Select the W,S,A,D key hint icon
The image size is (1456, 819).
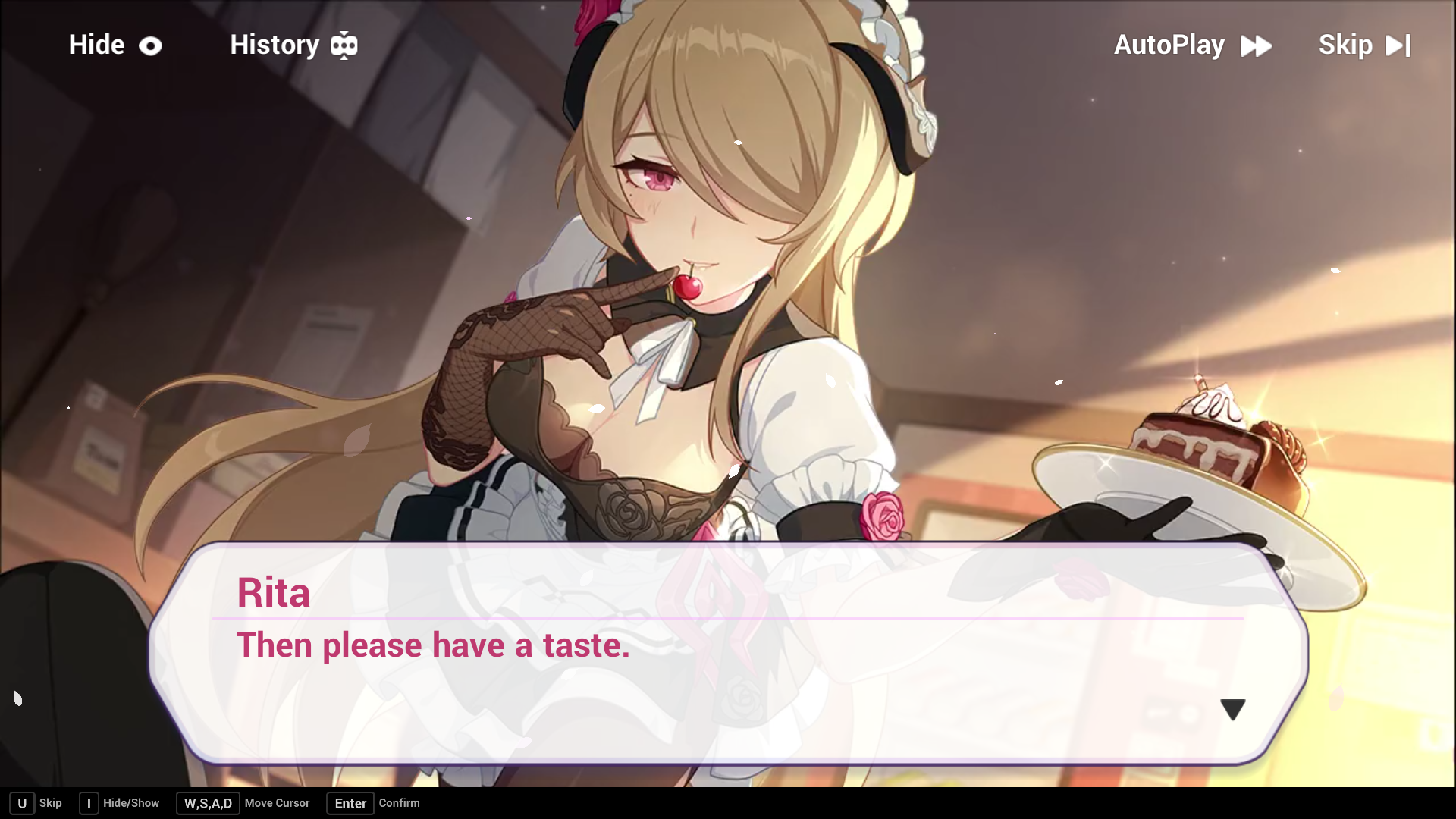(x=208, y=803)
